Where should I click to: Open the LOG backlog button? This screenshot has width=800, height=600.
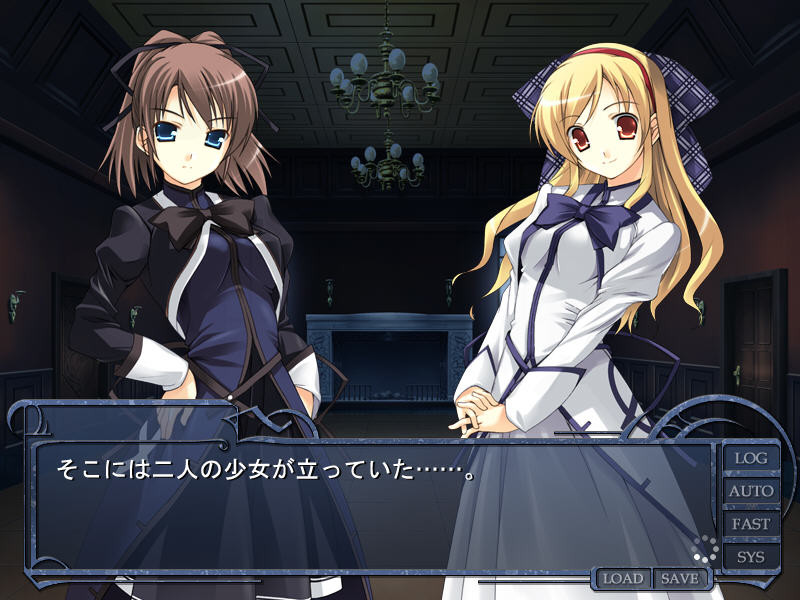[x=751, y=458]
